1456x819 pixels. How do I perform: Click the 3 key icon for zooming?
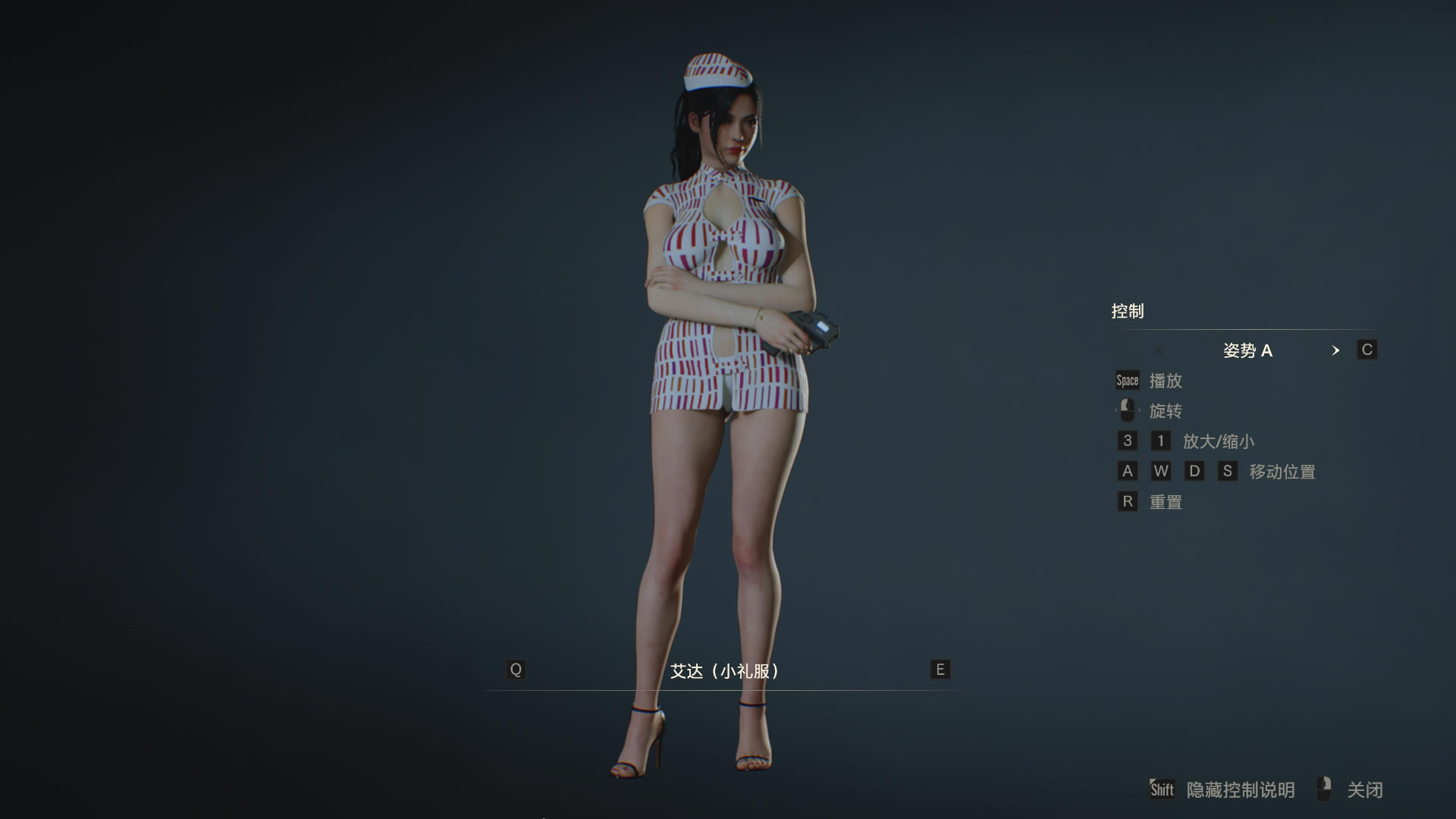[x=1128, y=441]
